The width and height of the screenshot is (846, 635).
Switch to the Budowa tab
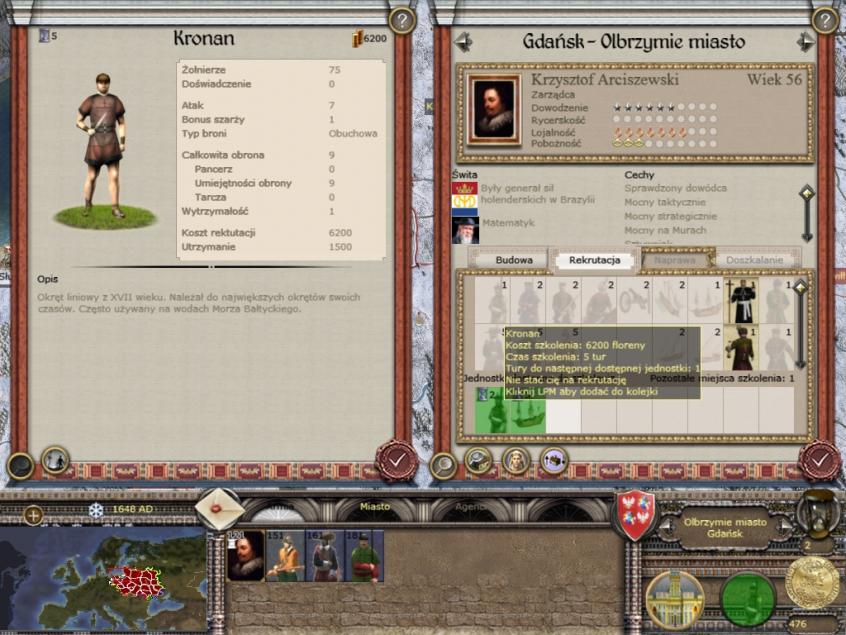tap(520, 260)
